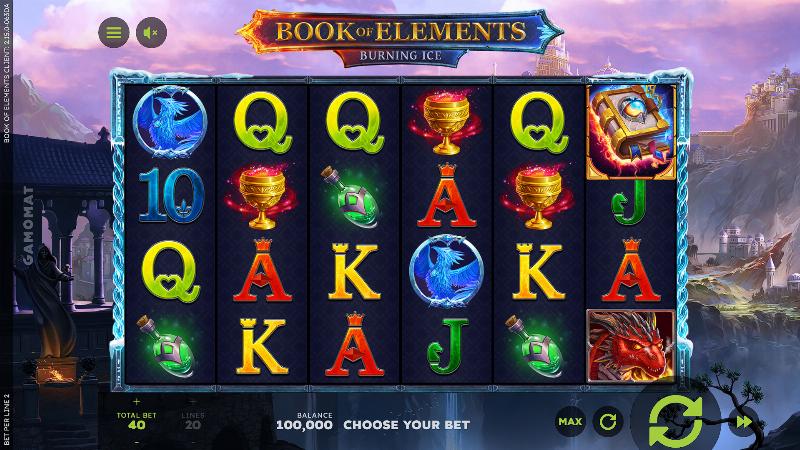Spin the reels with the green button
The image size is (800, 450).
[x=675, y=420]
